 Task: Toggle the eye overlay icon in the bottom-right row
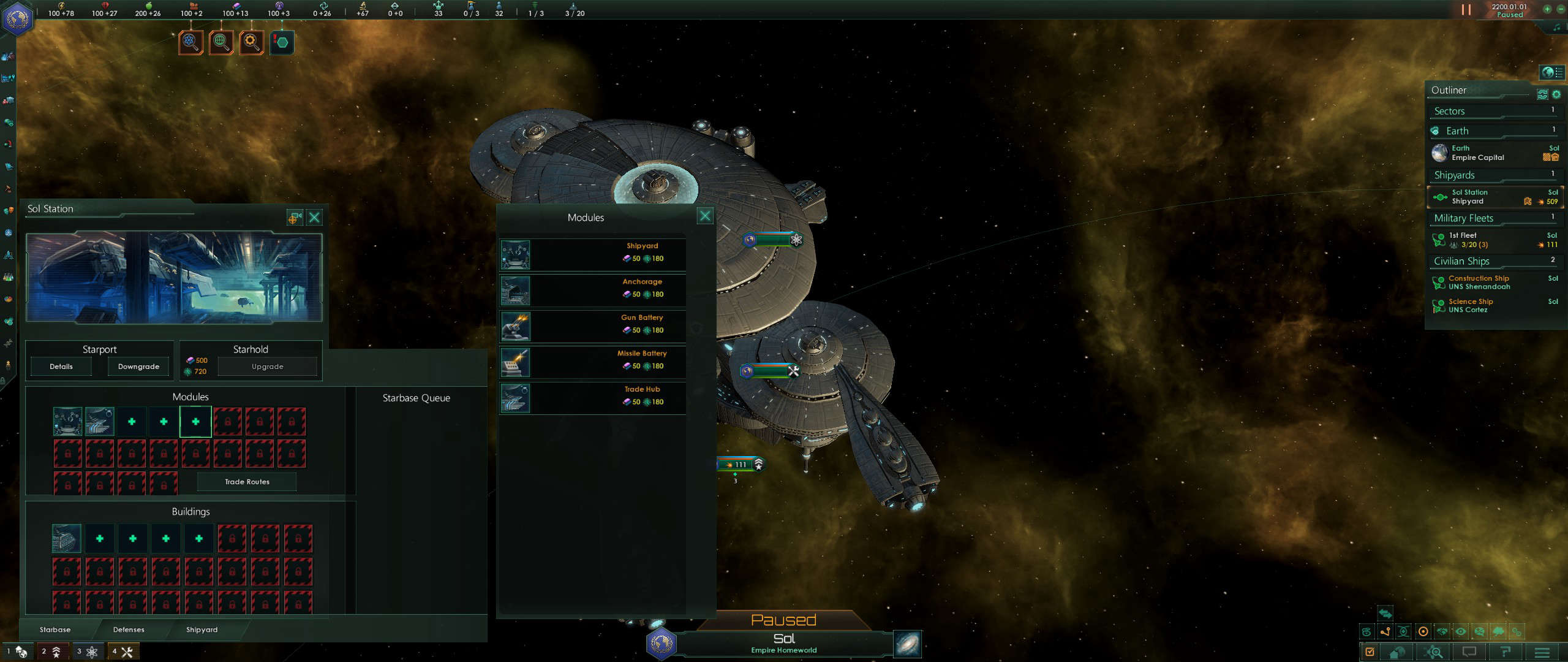(x=1461, y=631)
